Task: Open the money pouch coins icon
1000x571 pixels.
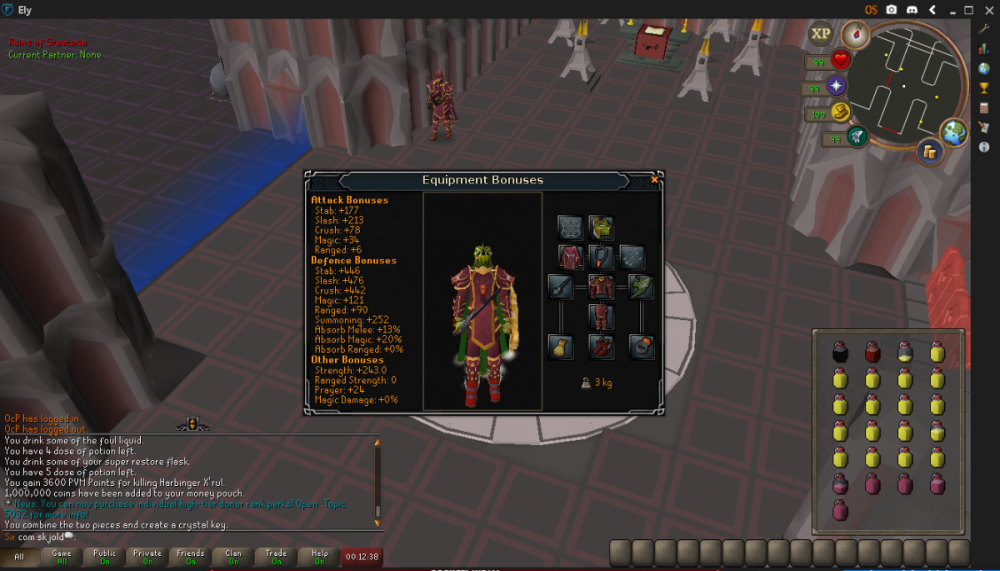Action: coord(930,152)
